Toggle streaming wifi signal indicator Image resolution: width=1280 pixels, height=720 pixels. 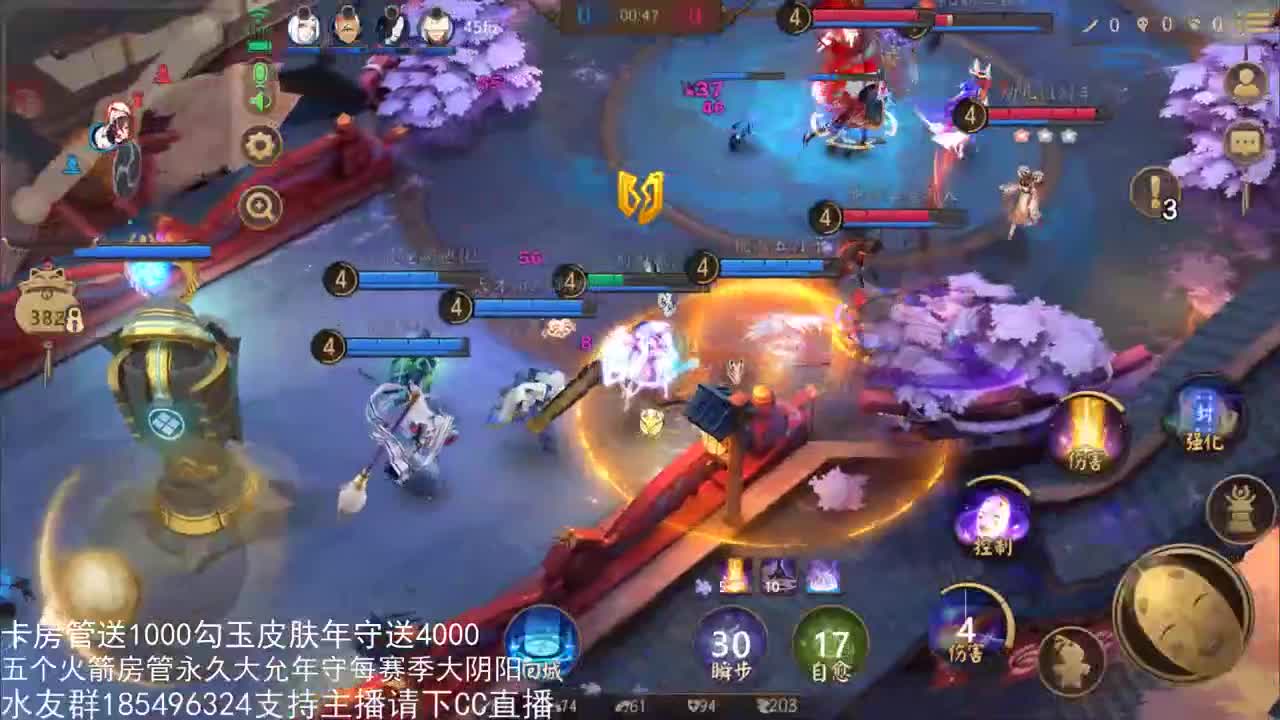pyautogui.click(x=260, y=13)
